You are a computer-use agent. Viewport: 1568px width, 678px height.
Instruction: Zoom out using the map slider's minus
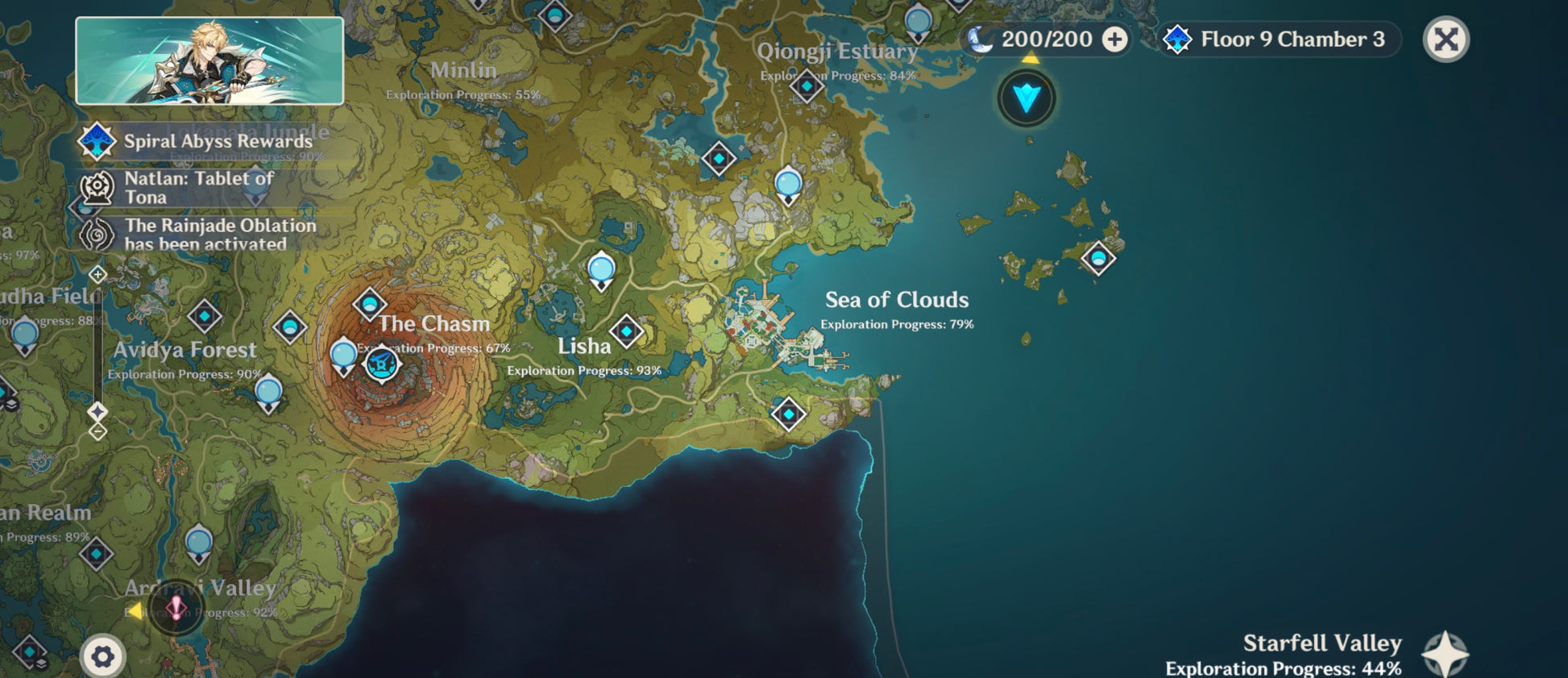pyautogui.click(x=97, y=431)
